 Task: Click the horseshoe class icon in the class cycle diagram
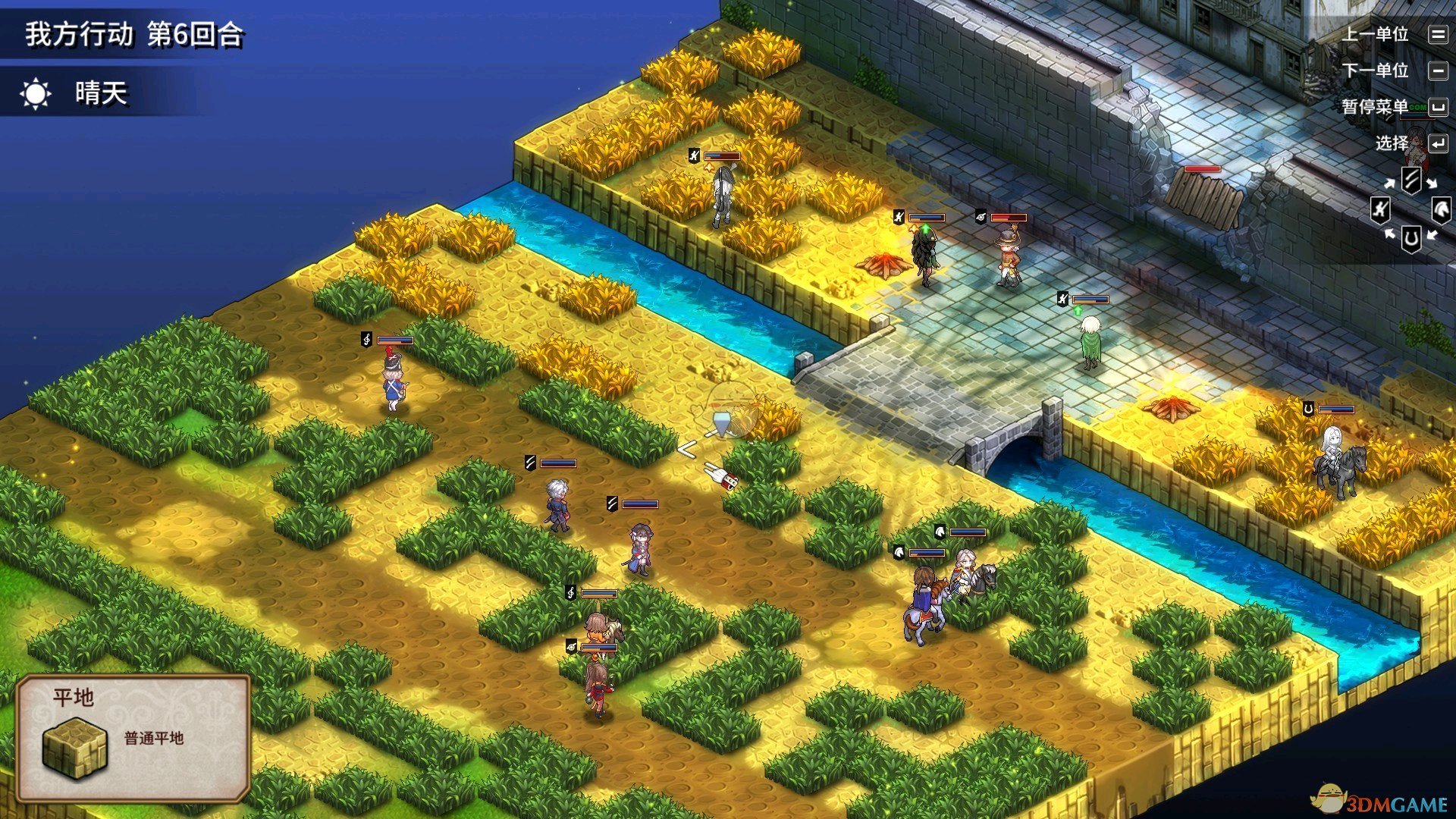pyautogui.click(x=1410, y=238)
